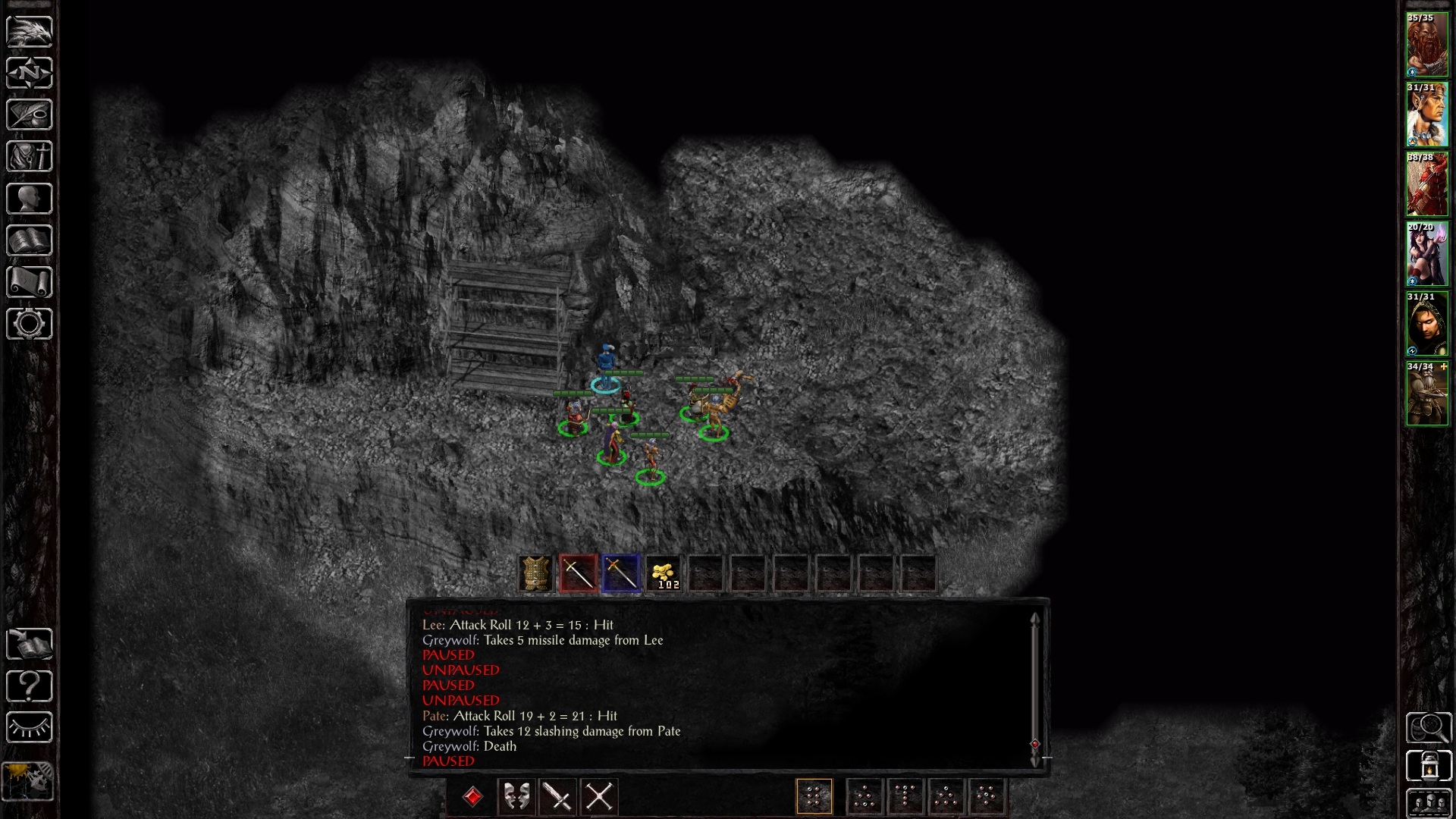Open the gear options menu
The image size is (1456, 819).
click(x=30, y=324)
